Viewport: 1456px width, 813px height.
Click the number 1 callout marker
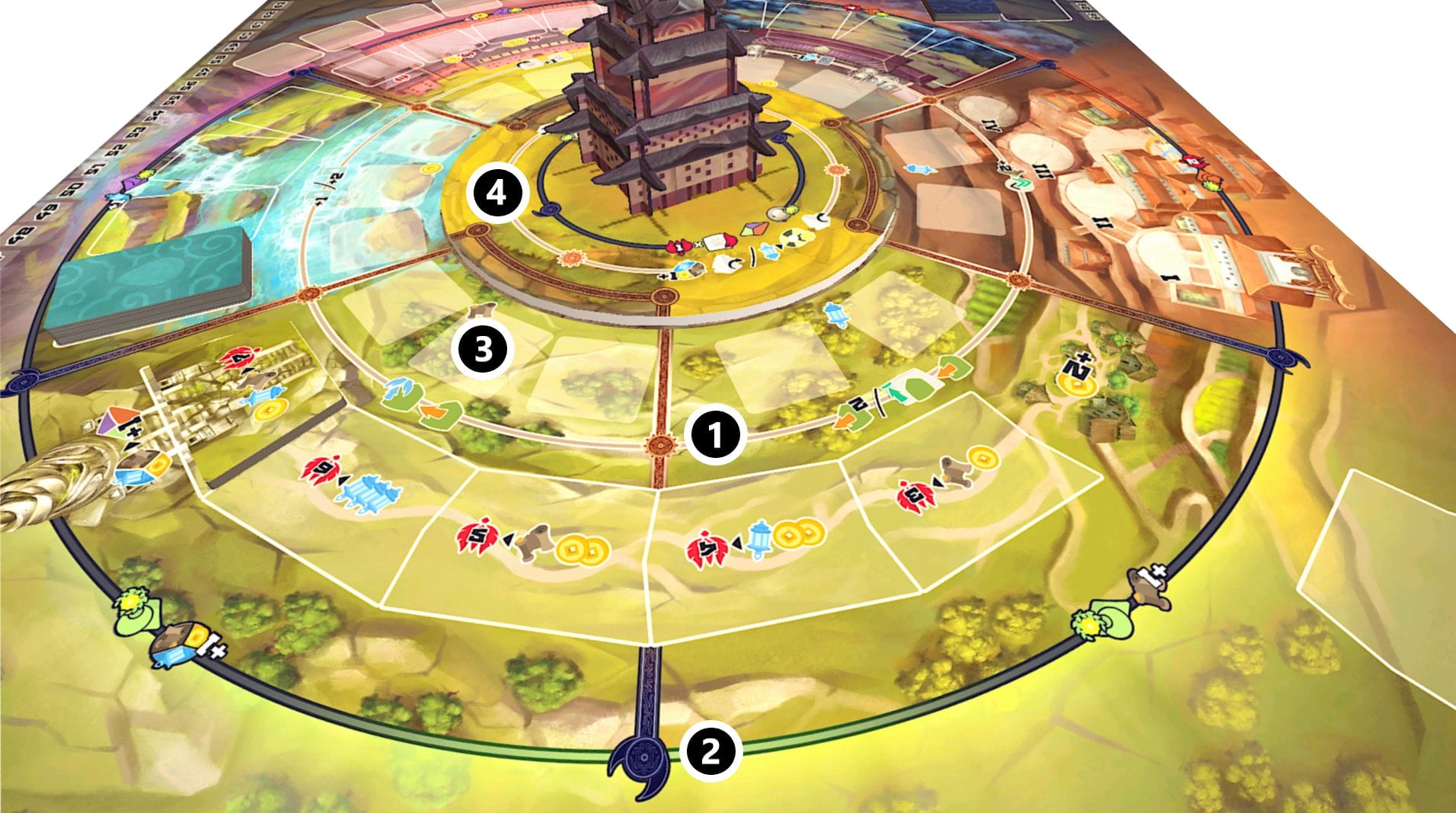[x=715, y=434]
